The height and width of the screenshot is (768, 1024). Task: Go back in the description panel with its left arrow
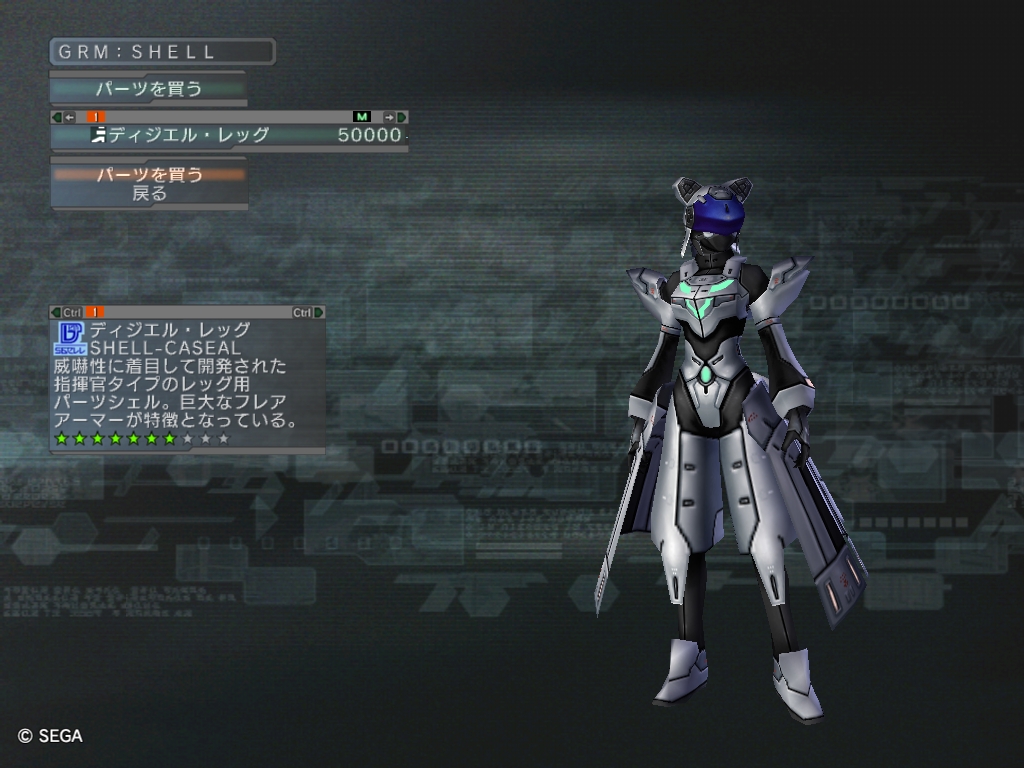[56, 312]
